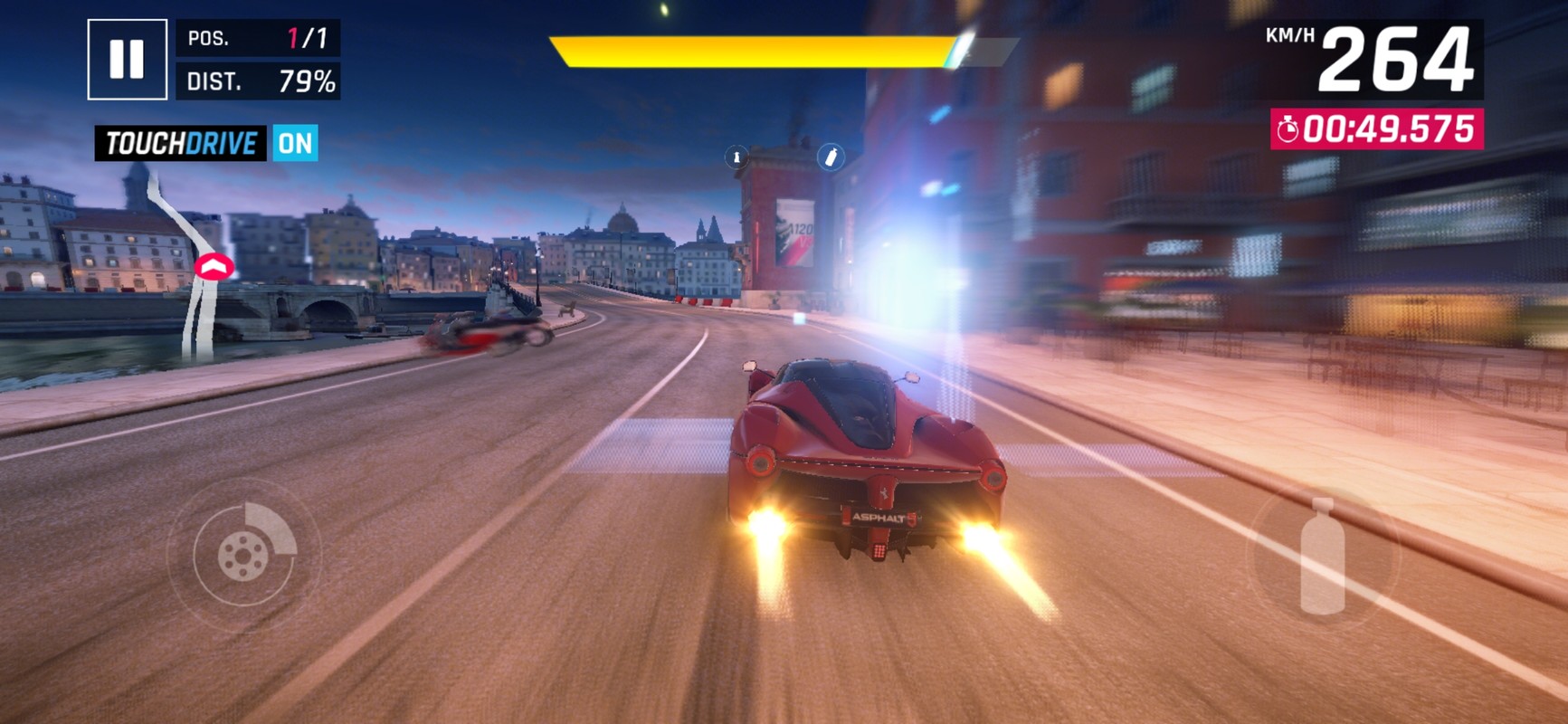Pause the race

(x=127, y=59)
